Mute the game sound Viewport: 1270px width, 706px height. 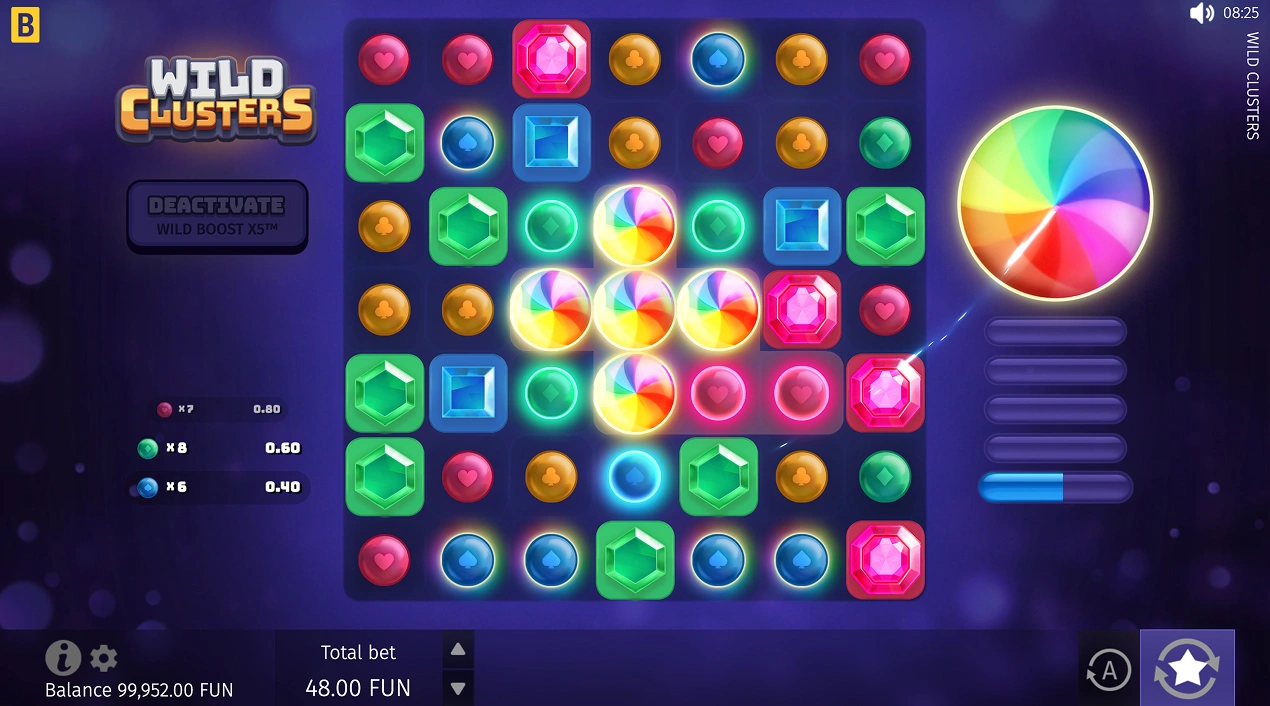click(x=1201, y=13)
